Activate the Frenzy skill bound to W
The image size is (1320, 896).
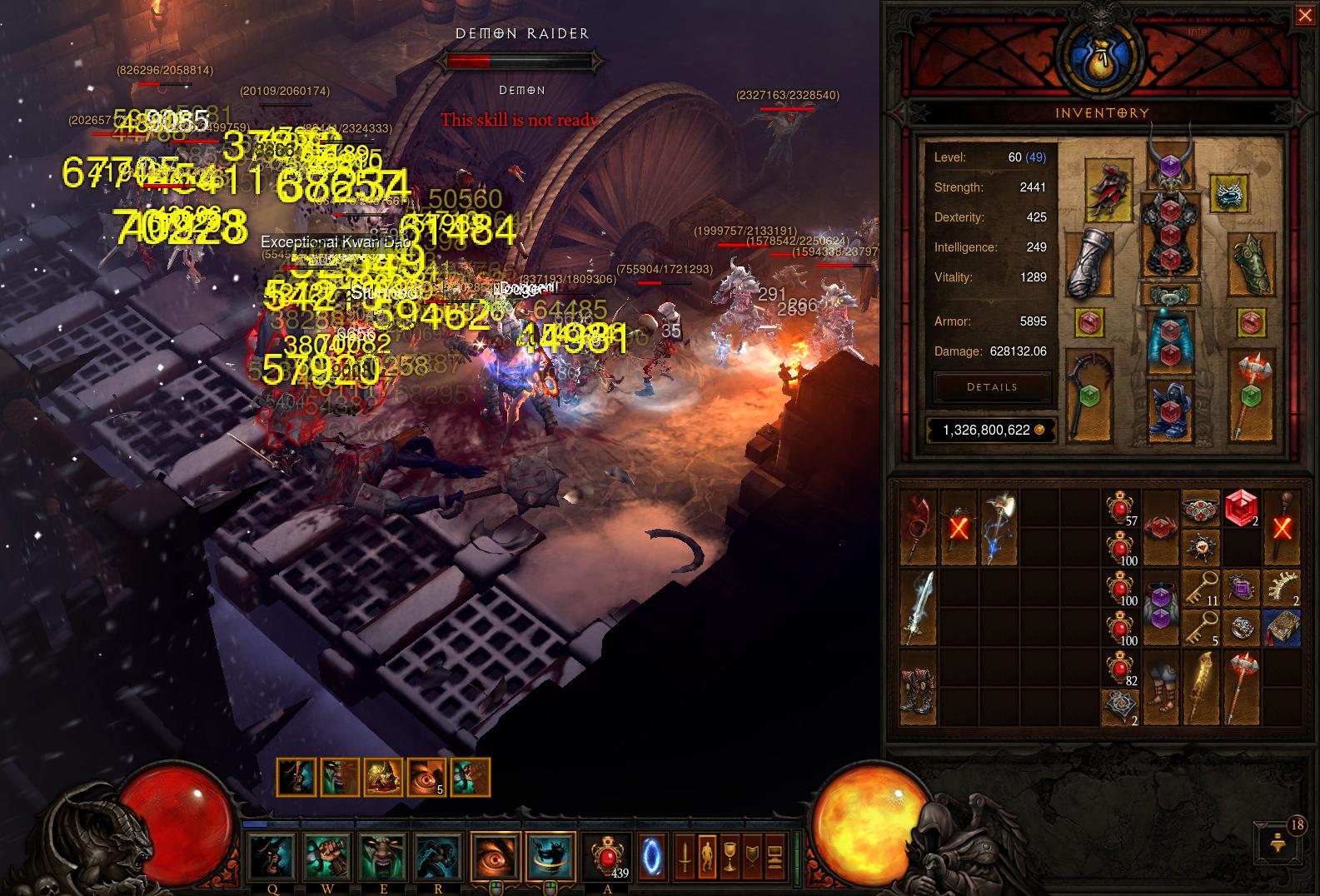(x=326, y=857)
